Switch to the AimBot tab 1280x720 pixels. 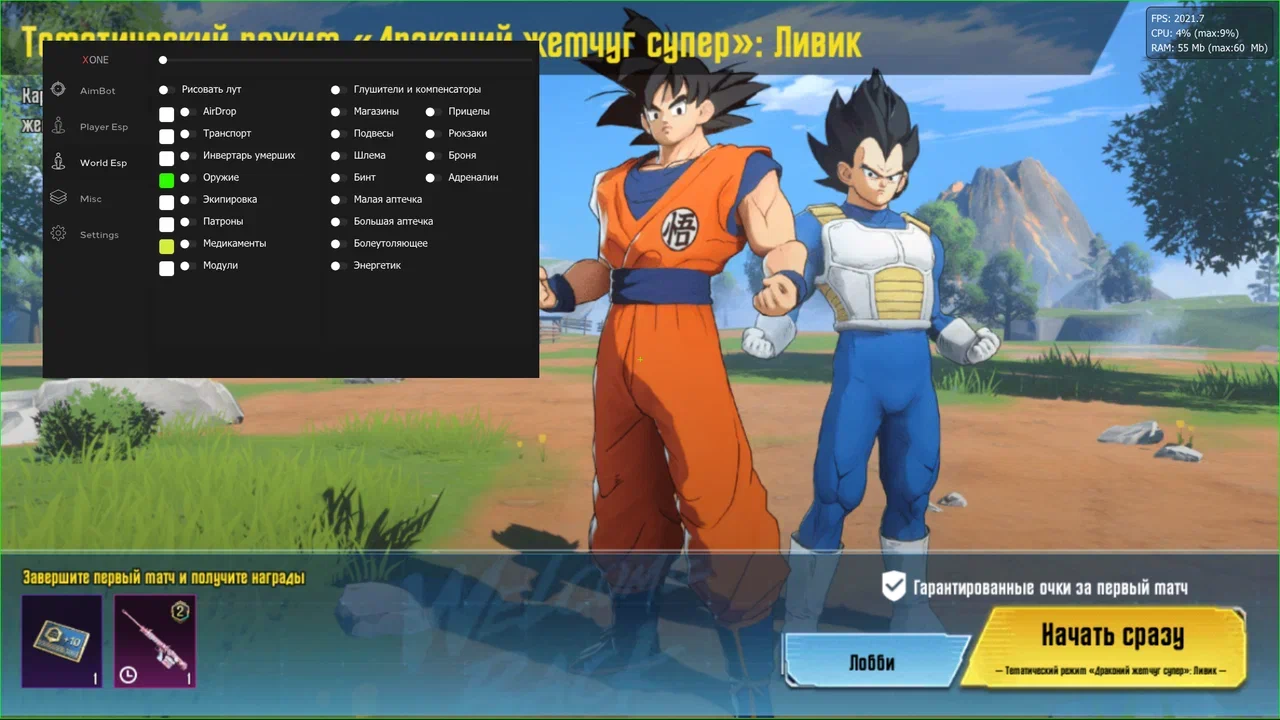pos(97,91)
